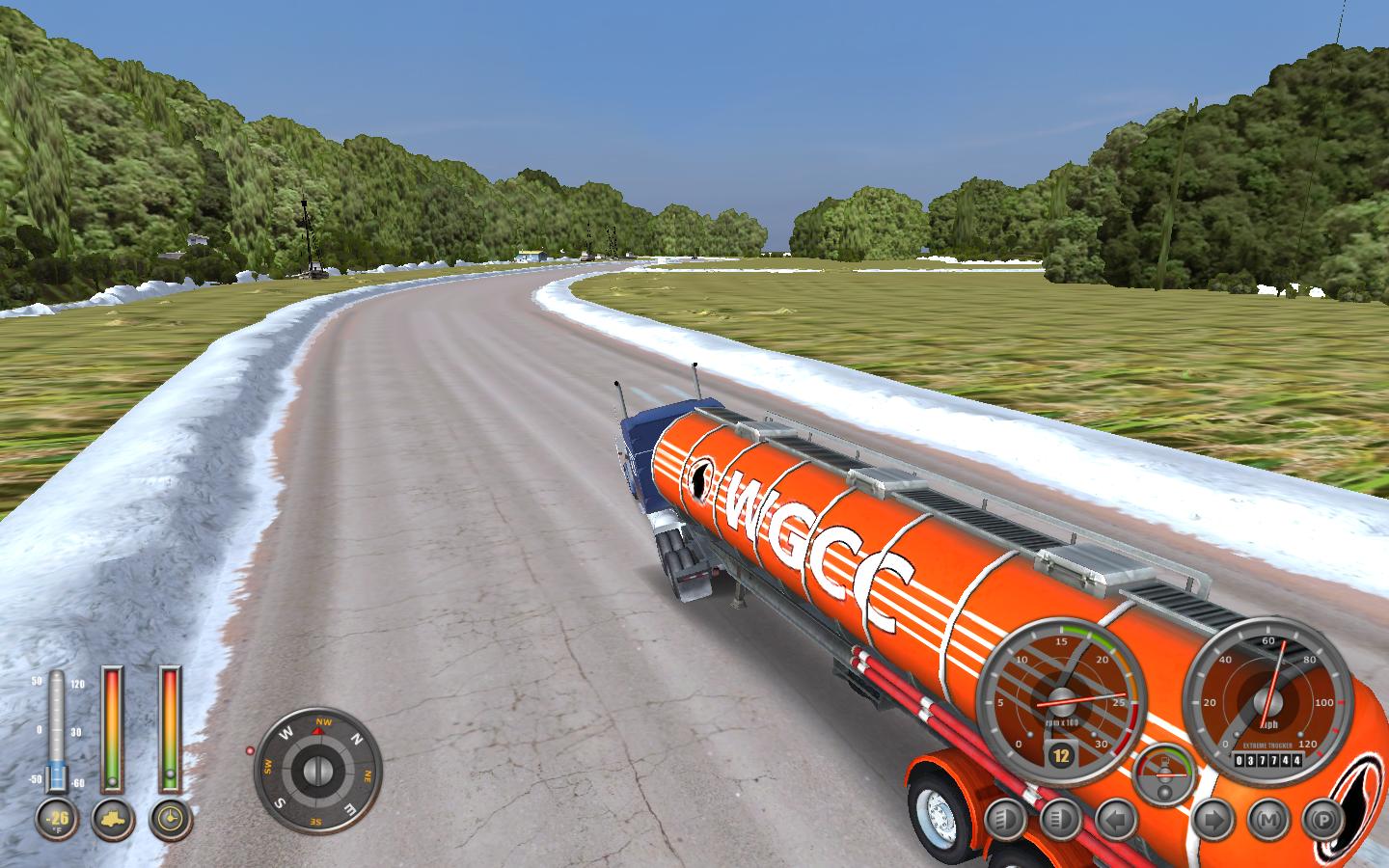Screen dimensions: 1389x868
Task: Turn on the low beam headlights
Action: pyautogui.click(x=1004, y=821)
